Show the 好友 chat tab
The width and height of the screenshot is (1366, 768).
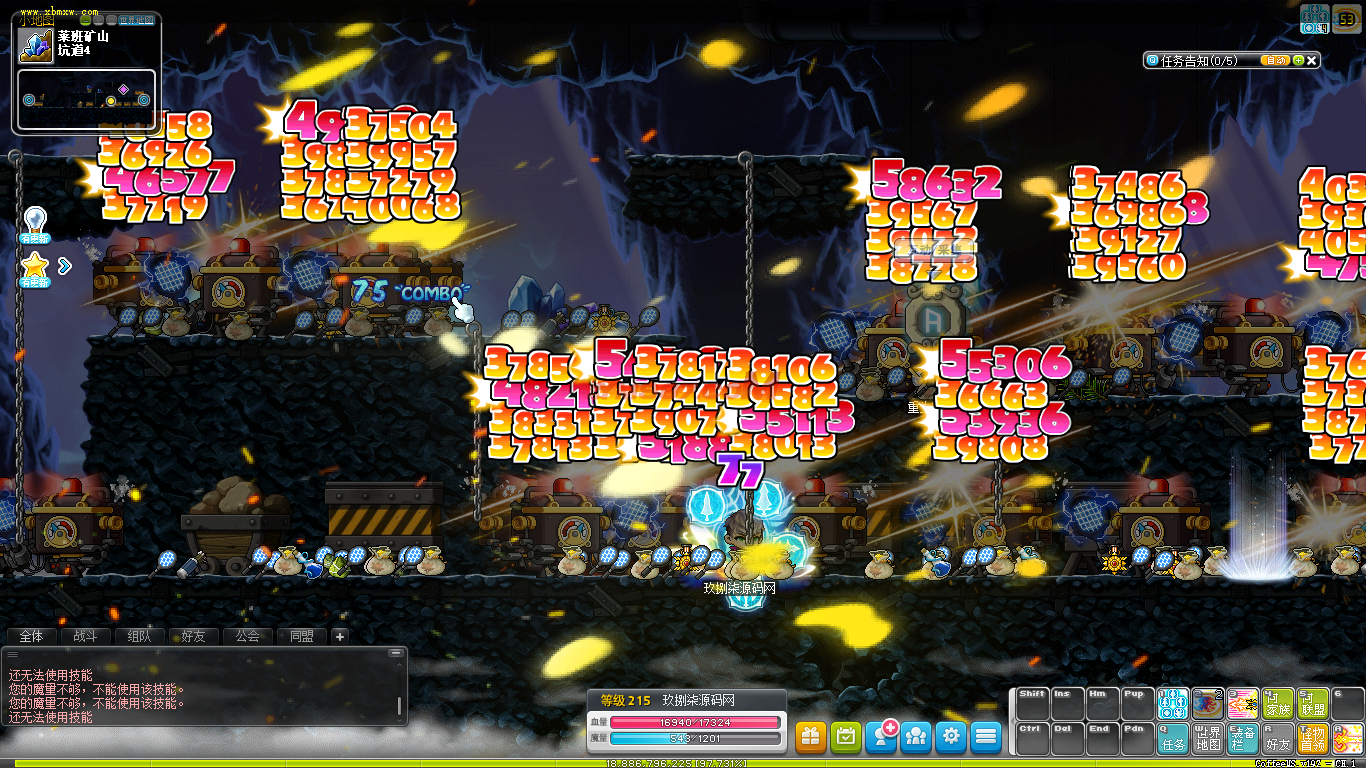coord(193,636)
